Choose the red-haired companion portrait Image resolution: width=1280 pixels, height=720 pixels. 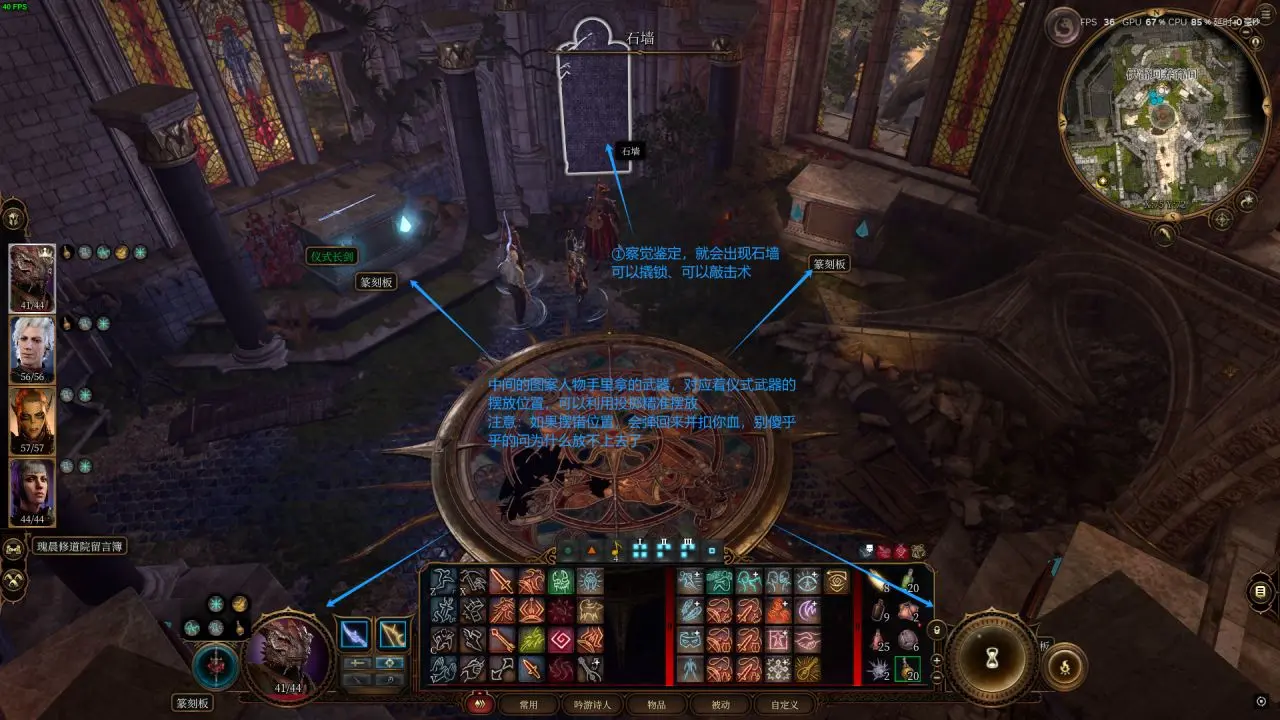click(31, 420)
